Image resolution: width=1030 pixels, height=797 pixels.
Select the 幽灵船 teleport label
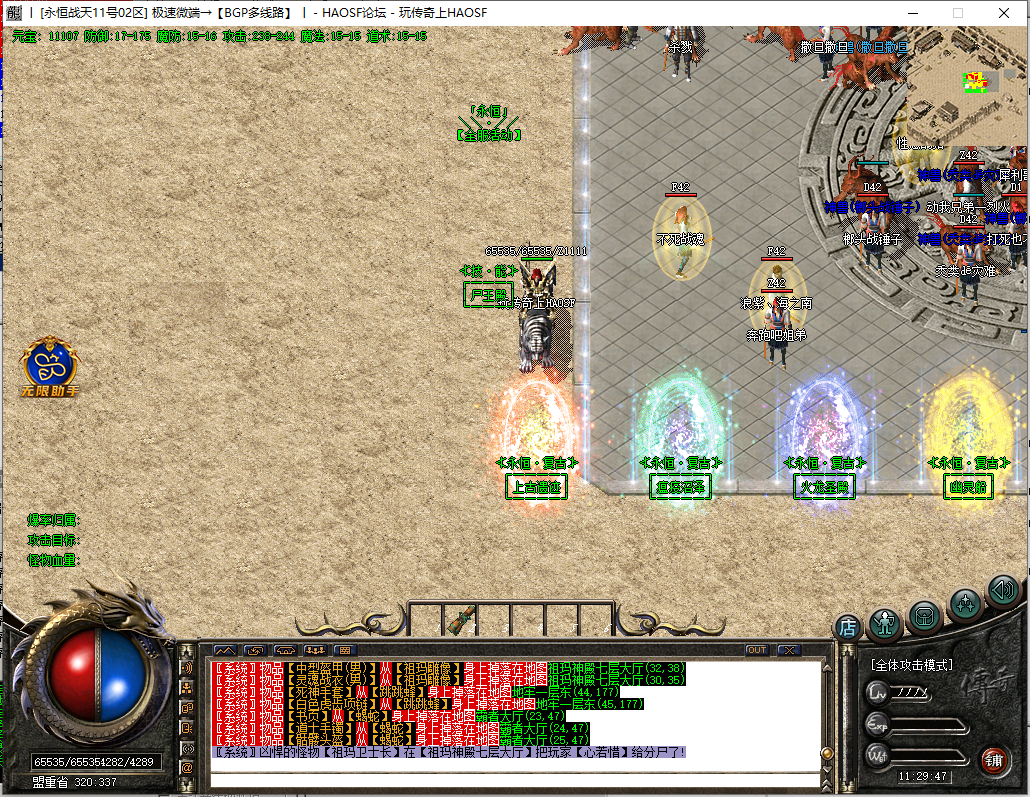pyautogui.click(x=968, y=487)
